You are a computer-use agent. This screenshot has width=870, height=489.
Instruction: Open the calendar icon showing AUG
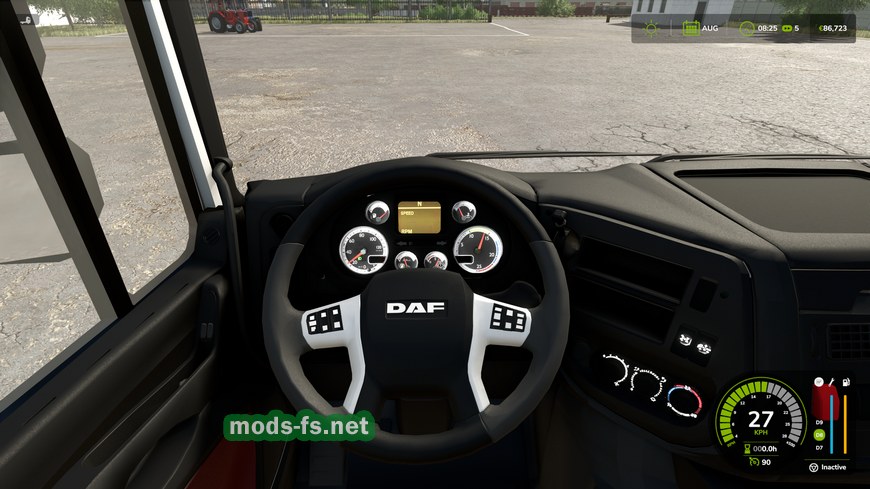click(690, 28)
